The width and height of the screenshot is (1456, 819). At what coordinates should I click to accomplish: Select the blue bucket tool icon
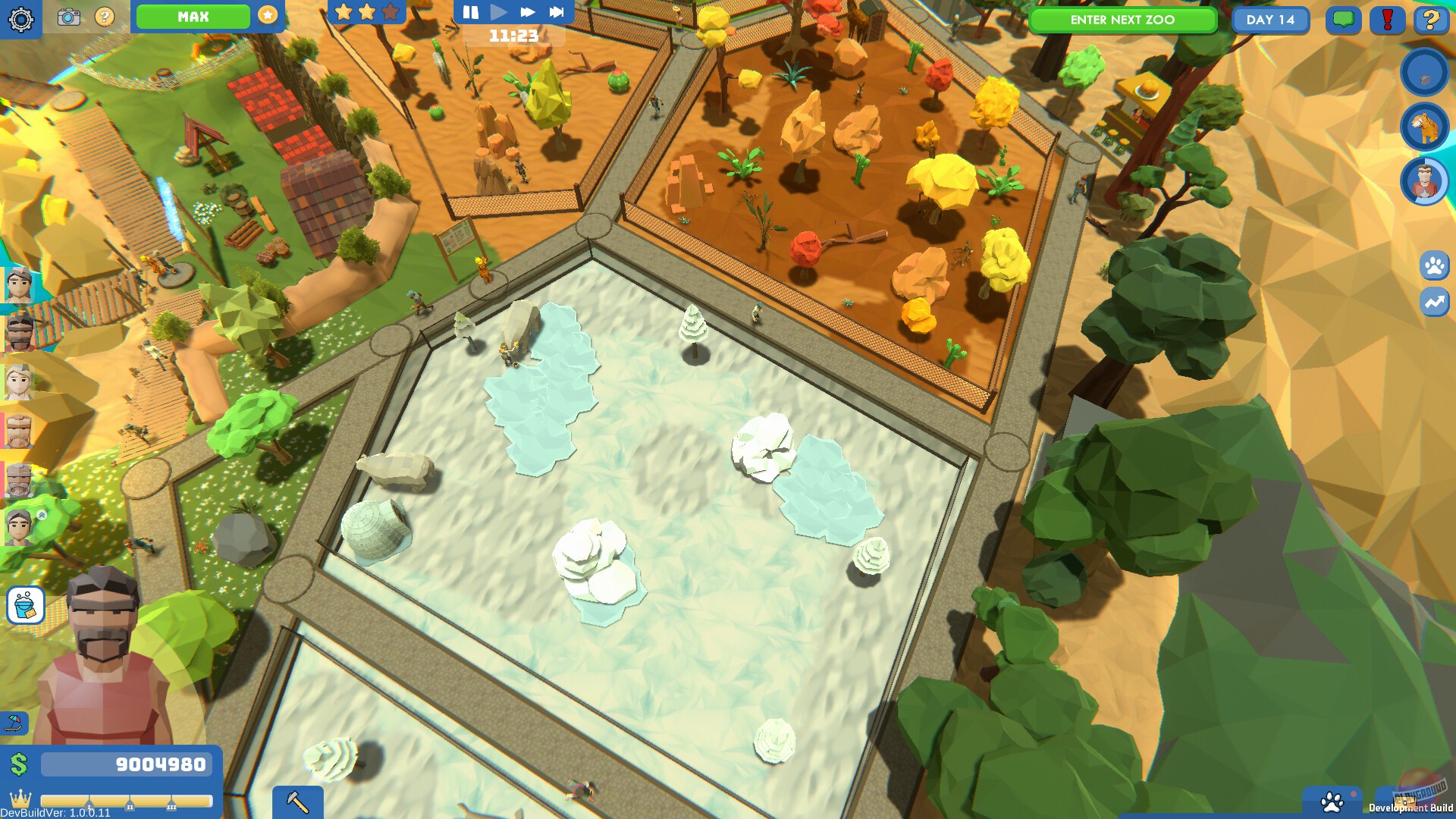[x=25, y=605]
